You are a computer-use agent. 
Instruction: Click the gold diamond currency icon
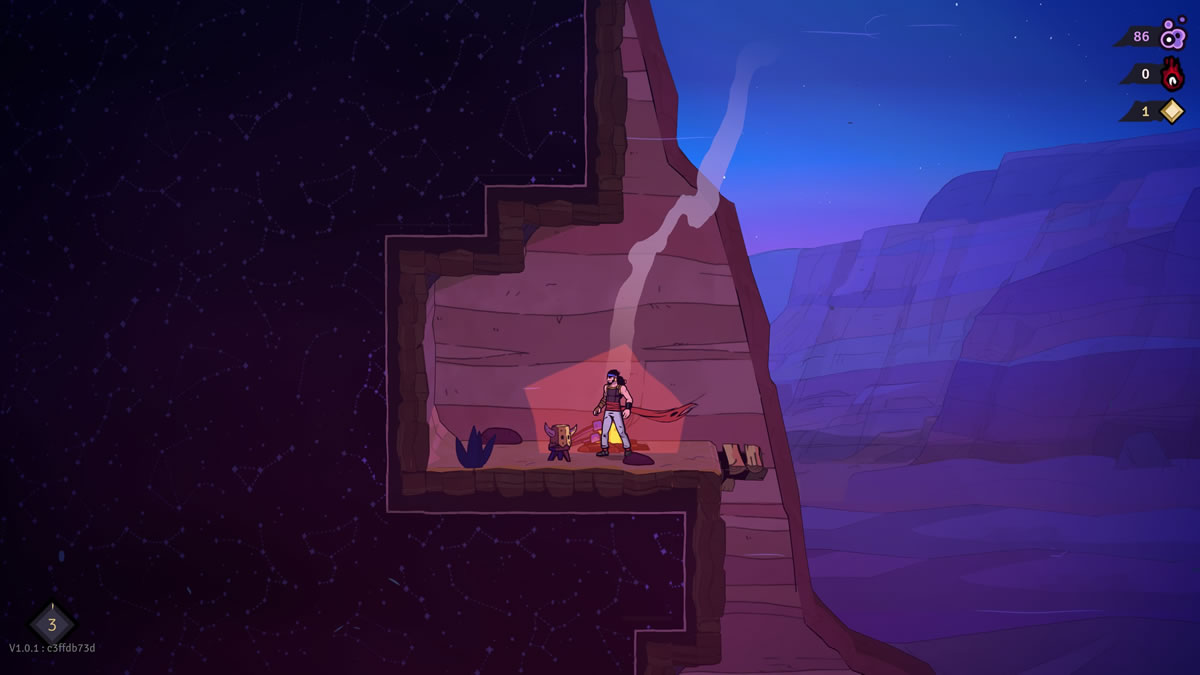click(1171, 111)
